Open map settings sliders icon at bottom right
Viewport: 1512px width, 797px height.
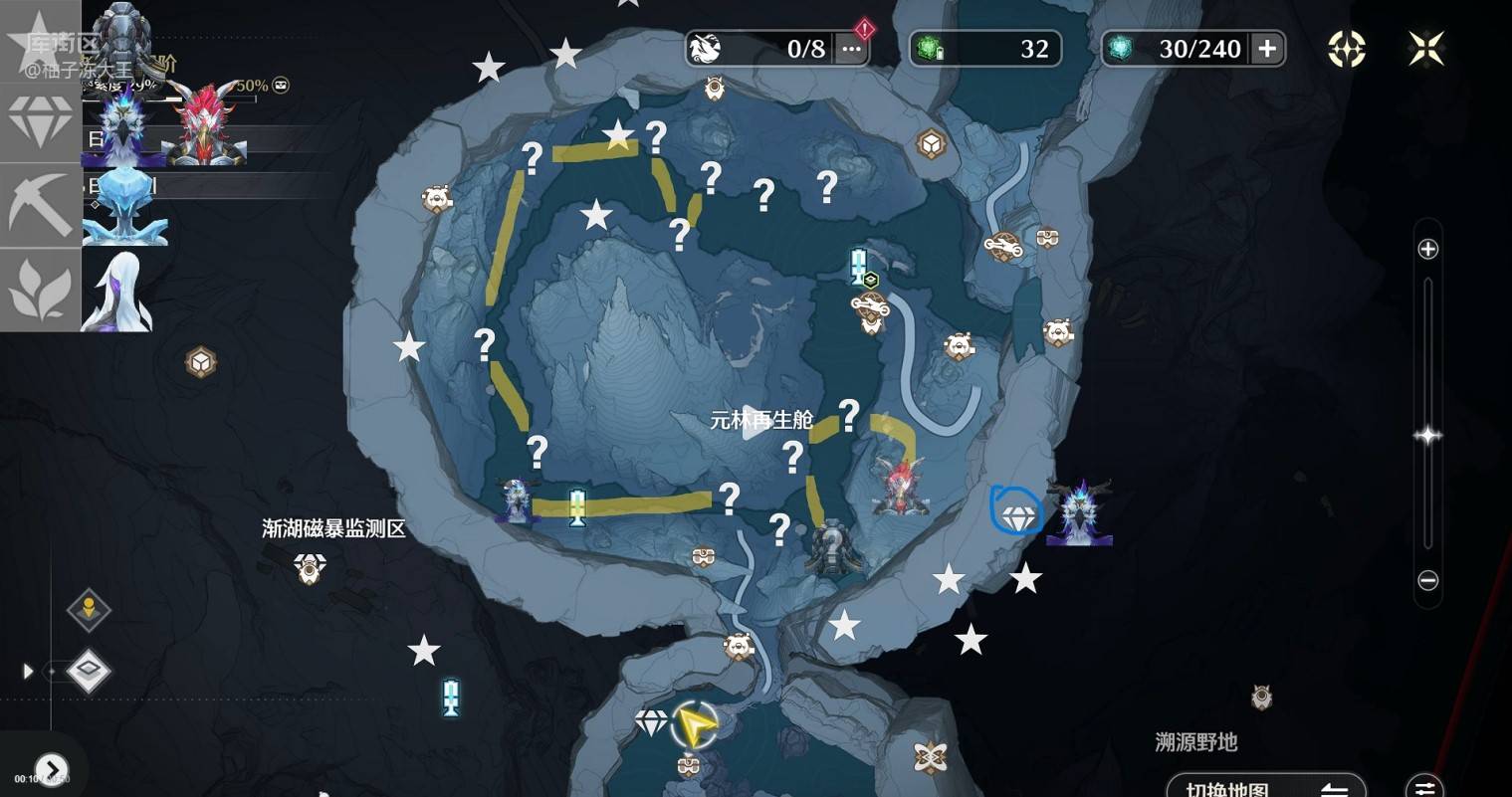(x=1424, y=787)
